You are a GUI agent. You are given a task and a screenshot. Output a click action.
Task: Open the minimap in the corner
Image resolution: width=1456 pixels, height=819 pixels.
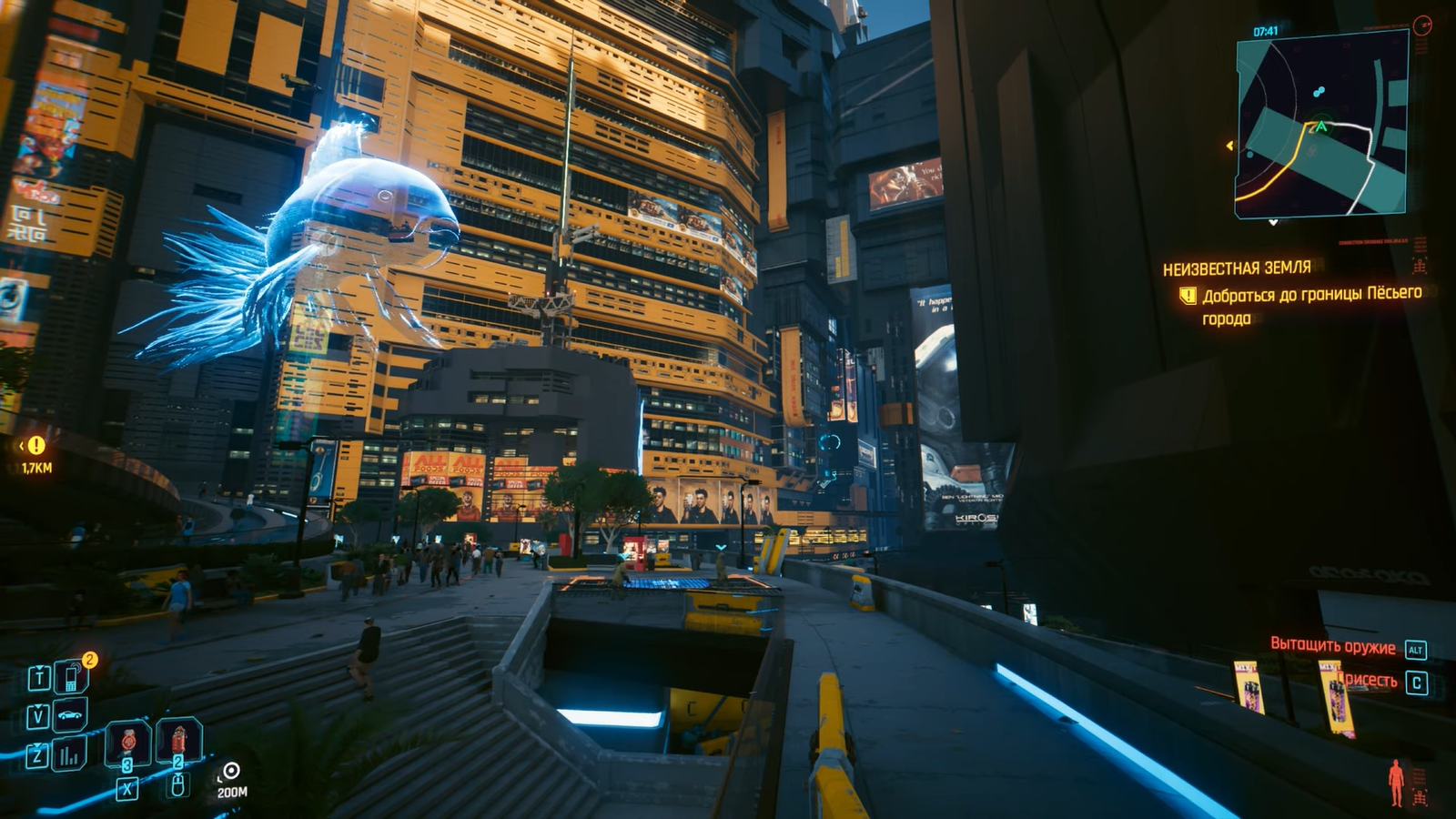1321,124
